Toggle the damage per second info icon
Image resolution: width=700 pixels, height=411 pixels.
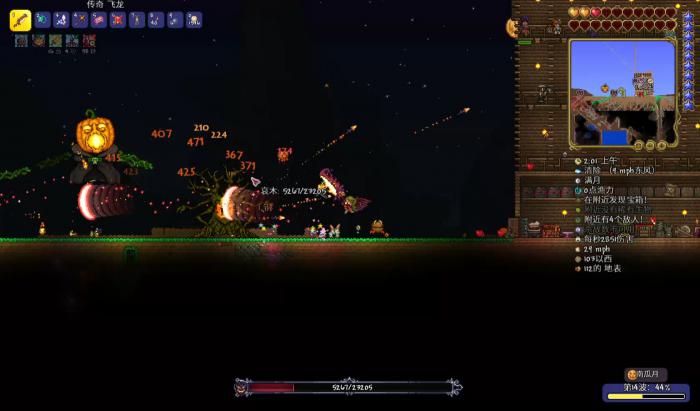point(579,239)
